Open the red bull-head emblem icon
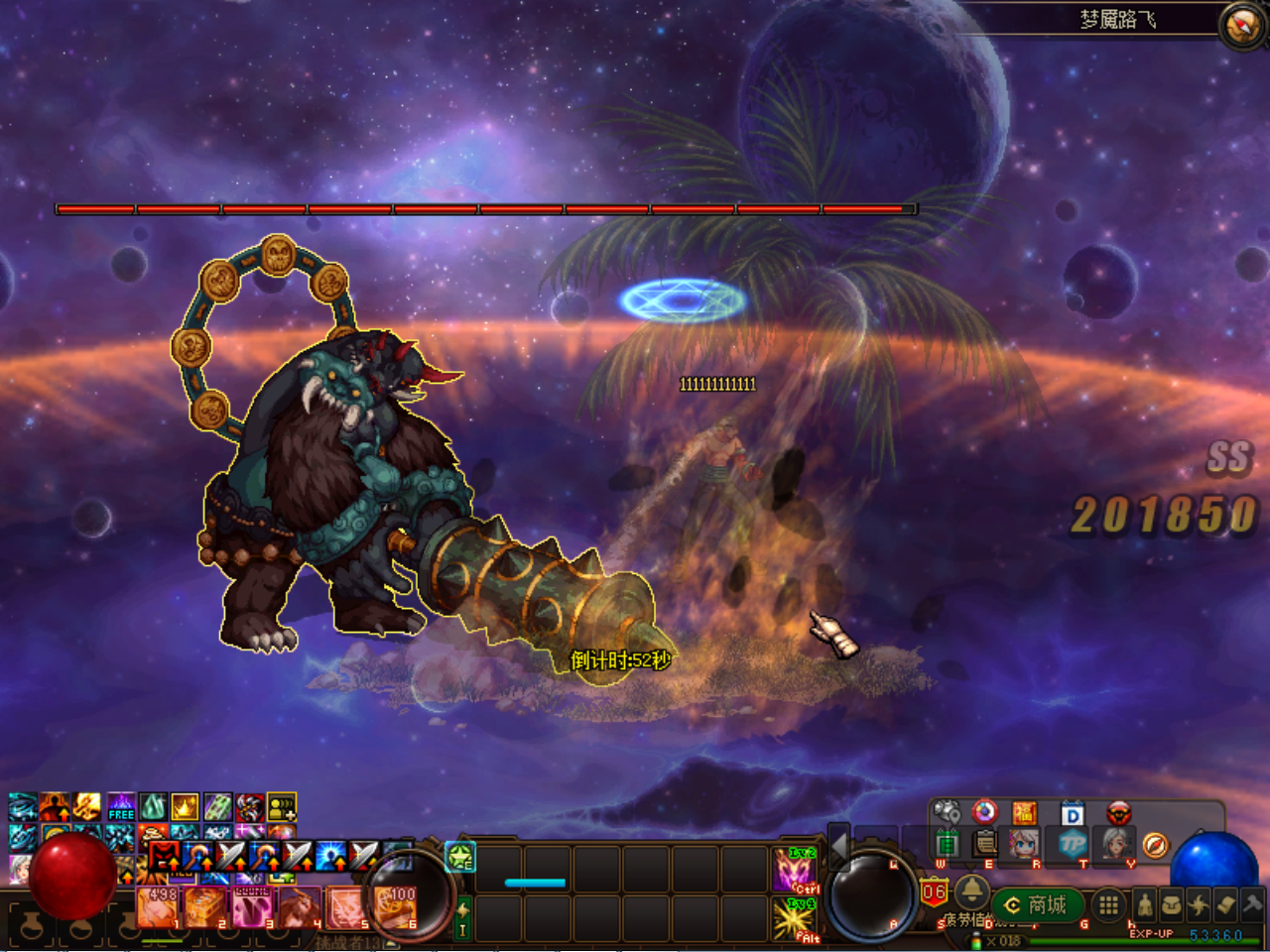Image resolution: width=1270 pixels, height=952 pixels. (1119, 814)
